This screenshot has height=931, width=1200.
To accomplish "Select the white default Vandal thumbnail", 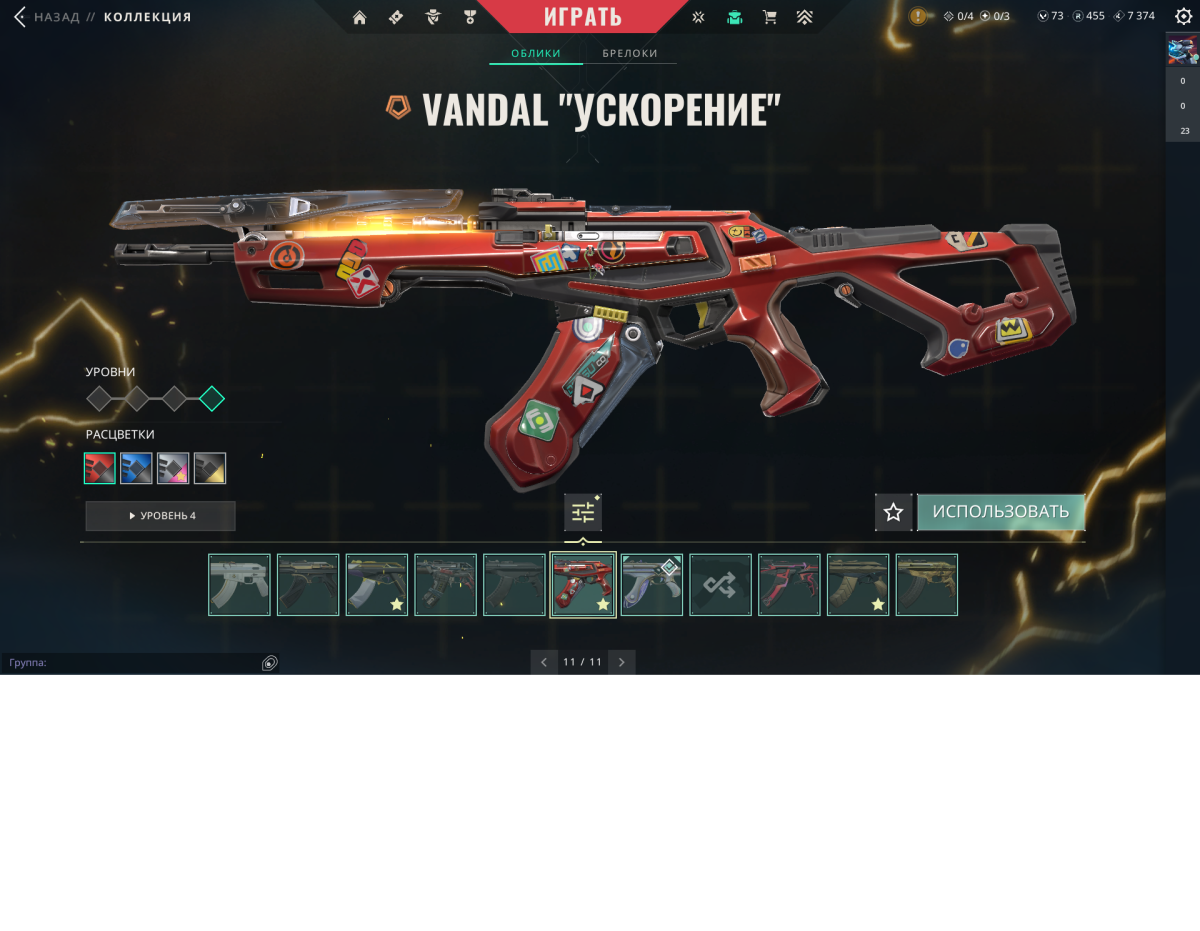I will click(x=239, y=585).
